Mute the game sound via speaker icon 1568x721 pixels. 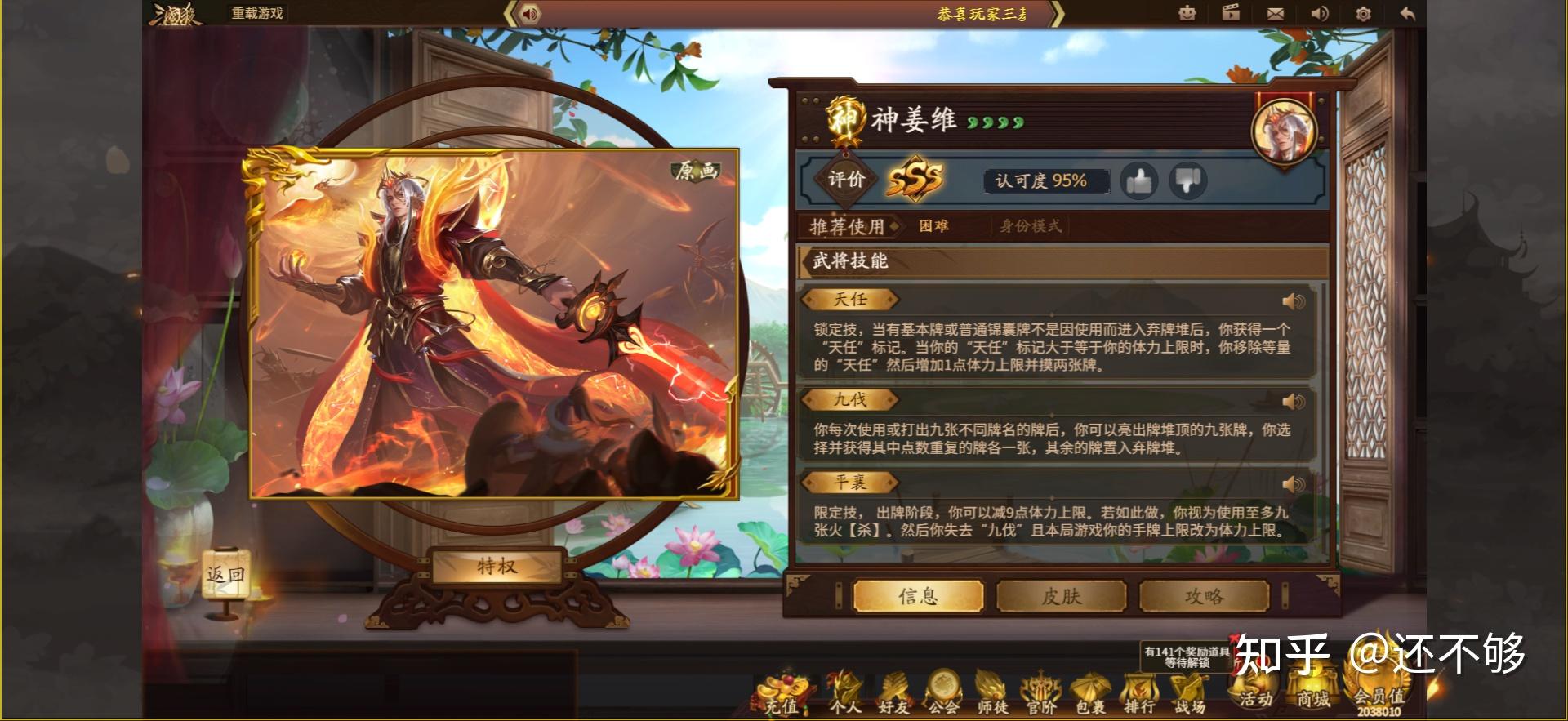1319,13
